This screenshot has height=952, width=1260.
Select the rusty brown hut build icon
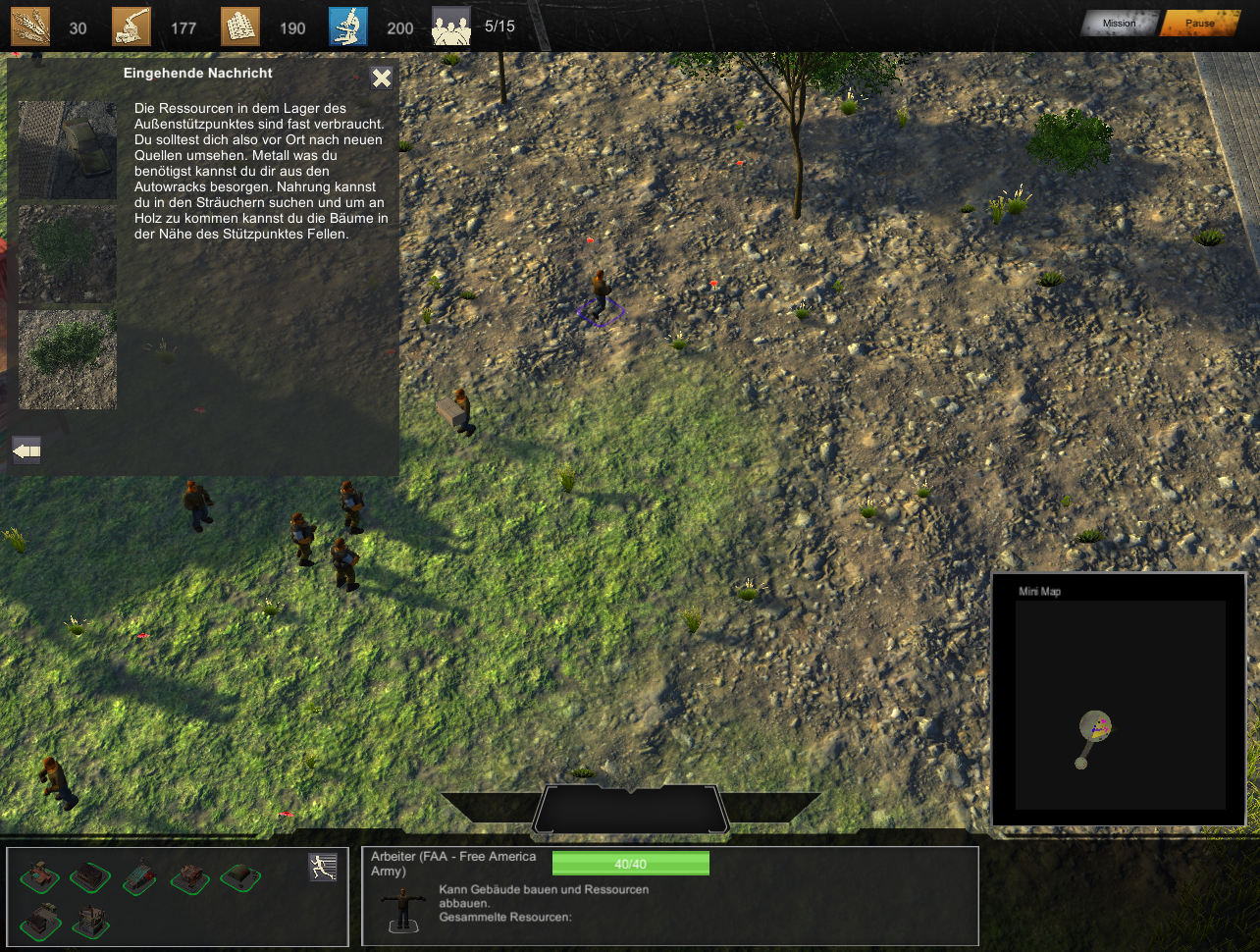(189, 876)
